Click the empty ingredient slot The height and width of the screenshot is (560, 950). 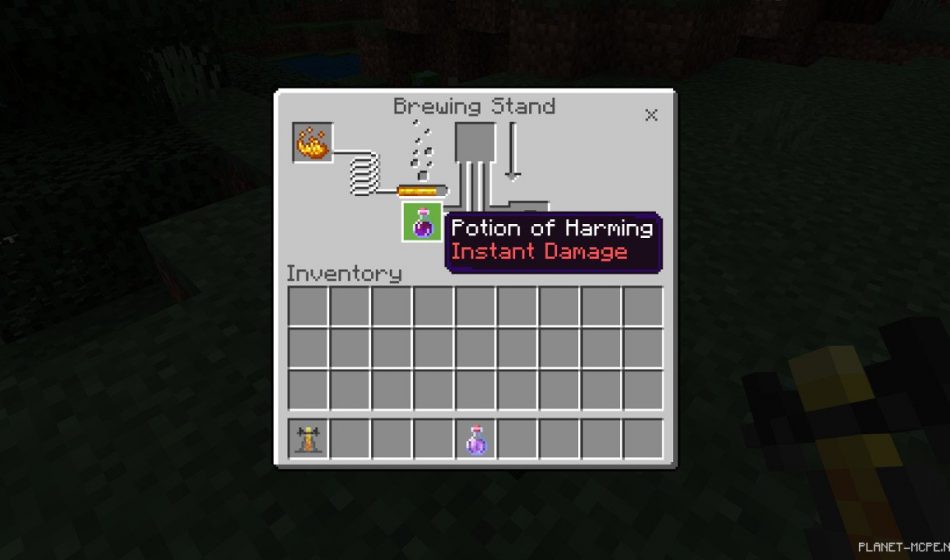[x=475, y=142]
